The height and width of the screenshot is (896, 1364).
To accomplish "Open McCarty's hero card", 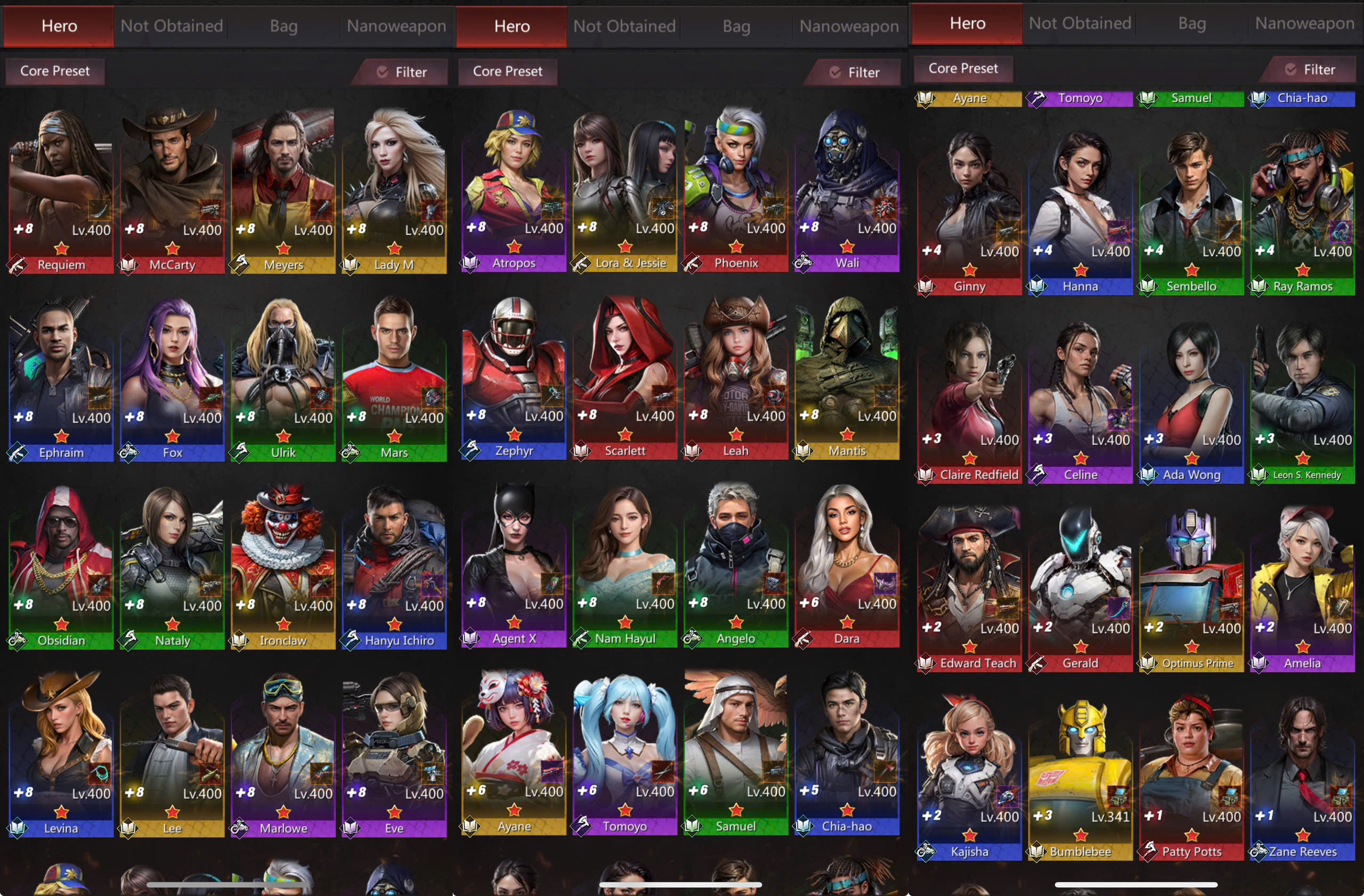I will click(172, 189).
